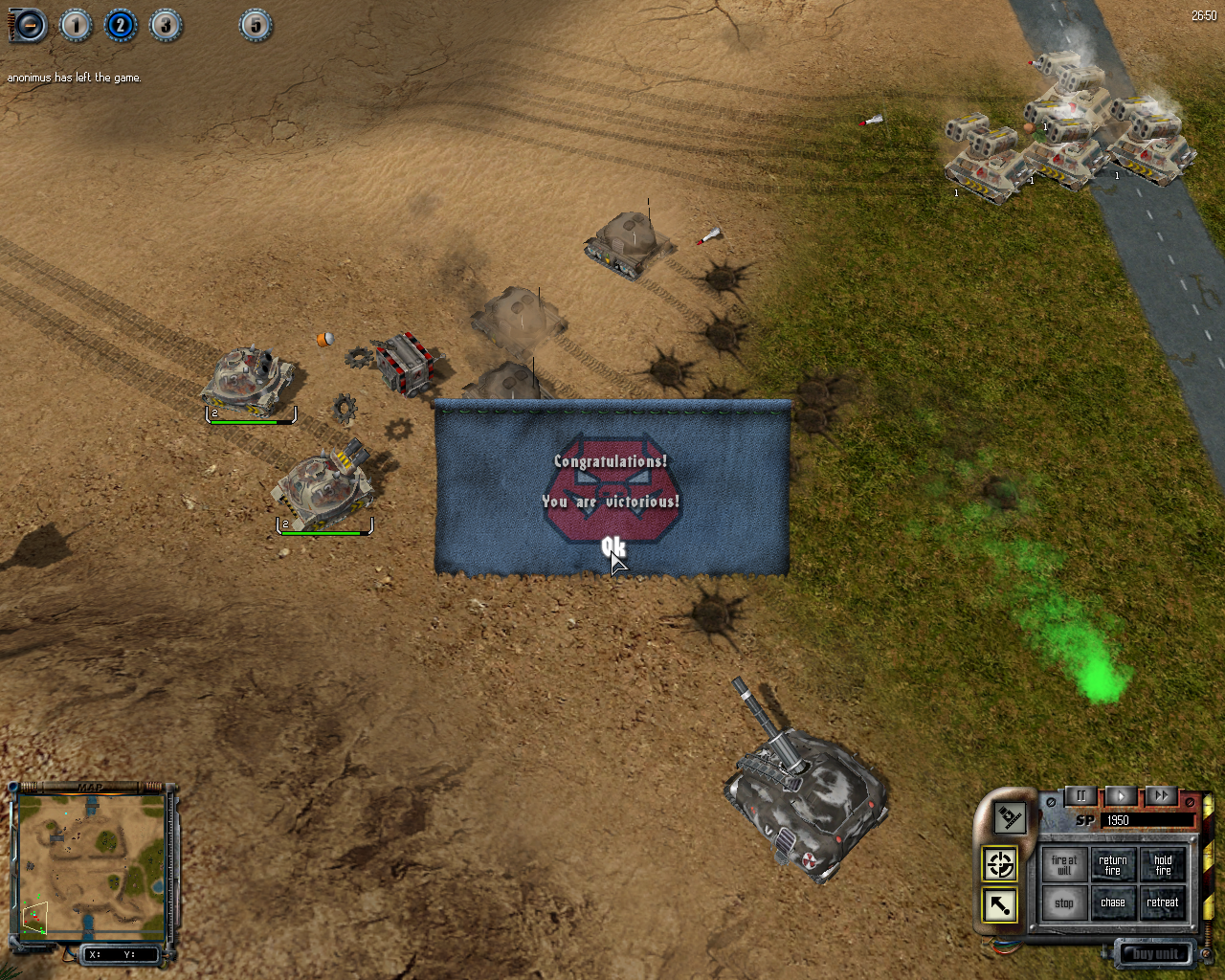Order selected units to retreat
1225x980 pixels.
[x=1163, y=902]
